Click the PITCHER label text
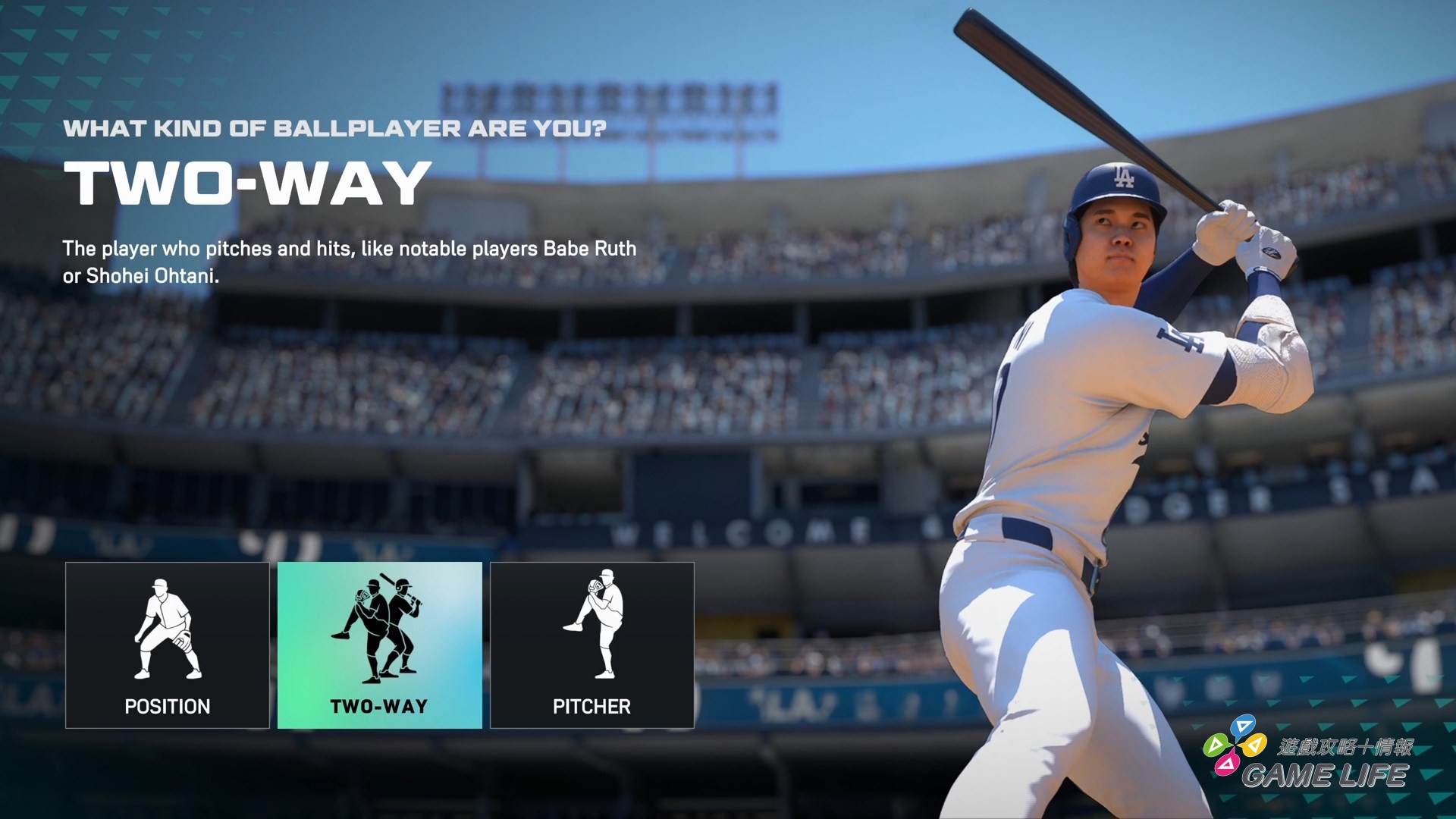1456x819 pixels. point(591,707)
